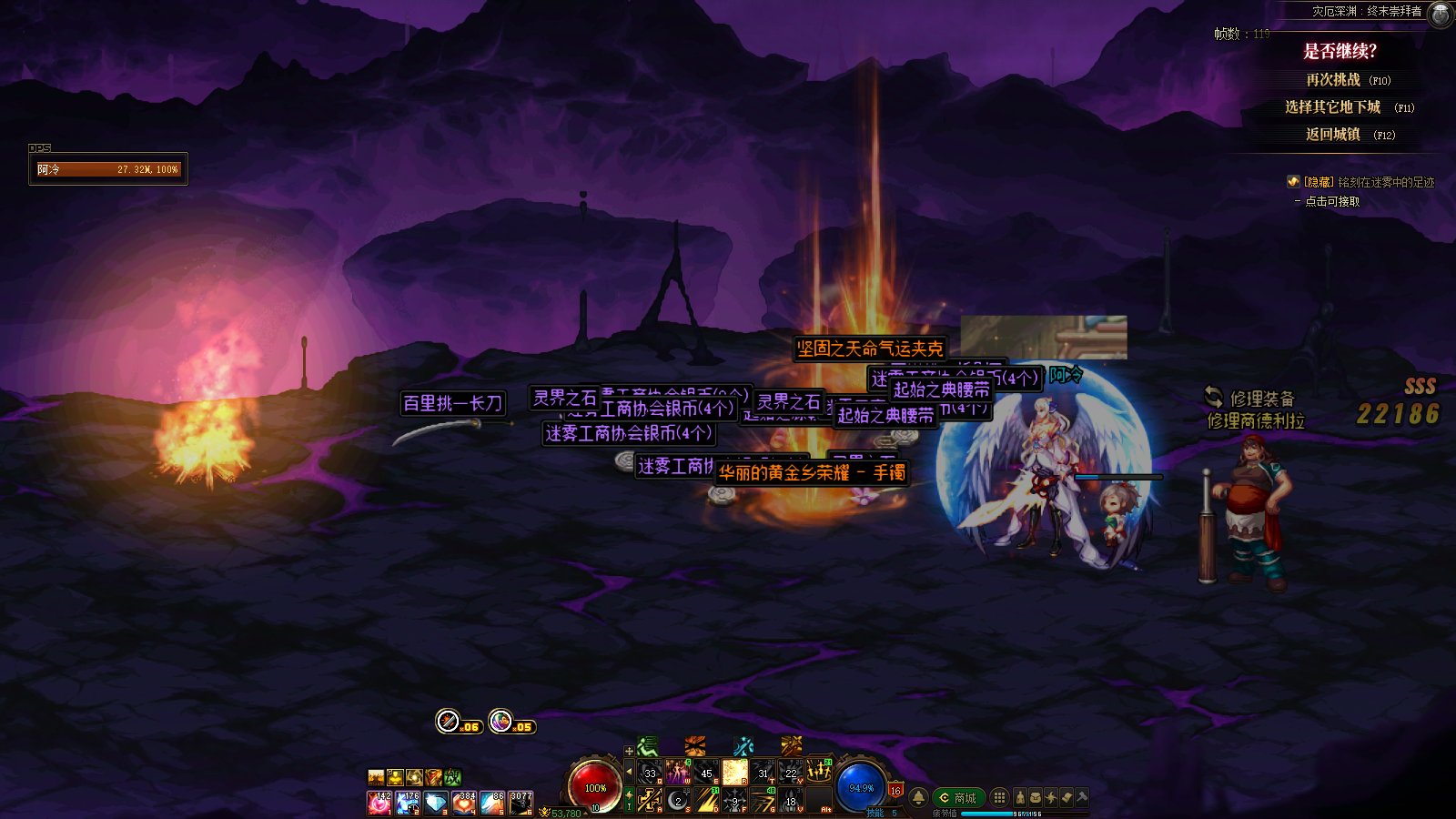Open the skills shuriken icon
This screenshot has height=819, width=1456.
pos(1051,798)
